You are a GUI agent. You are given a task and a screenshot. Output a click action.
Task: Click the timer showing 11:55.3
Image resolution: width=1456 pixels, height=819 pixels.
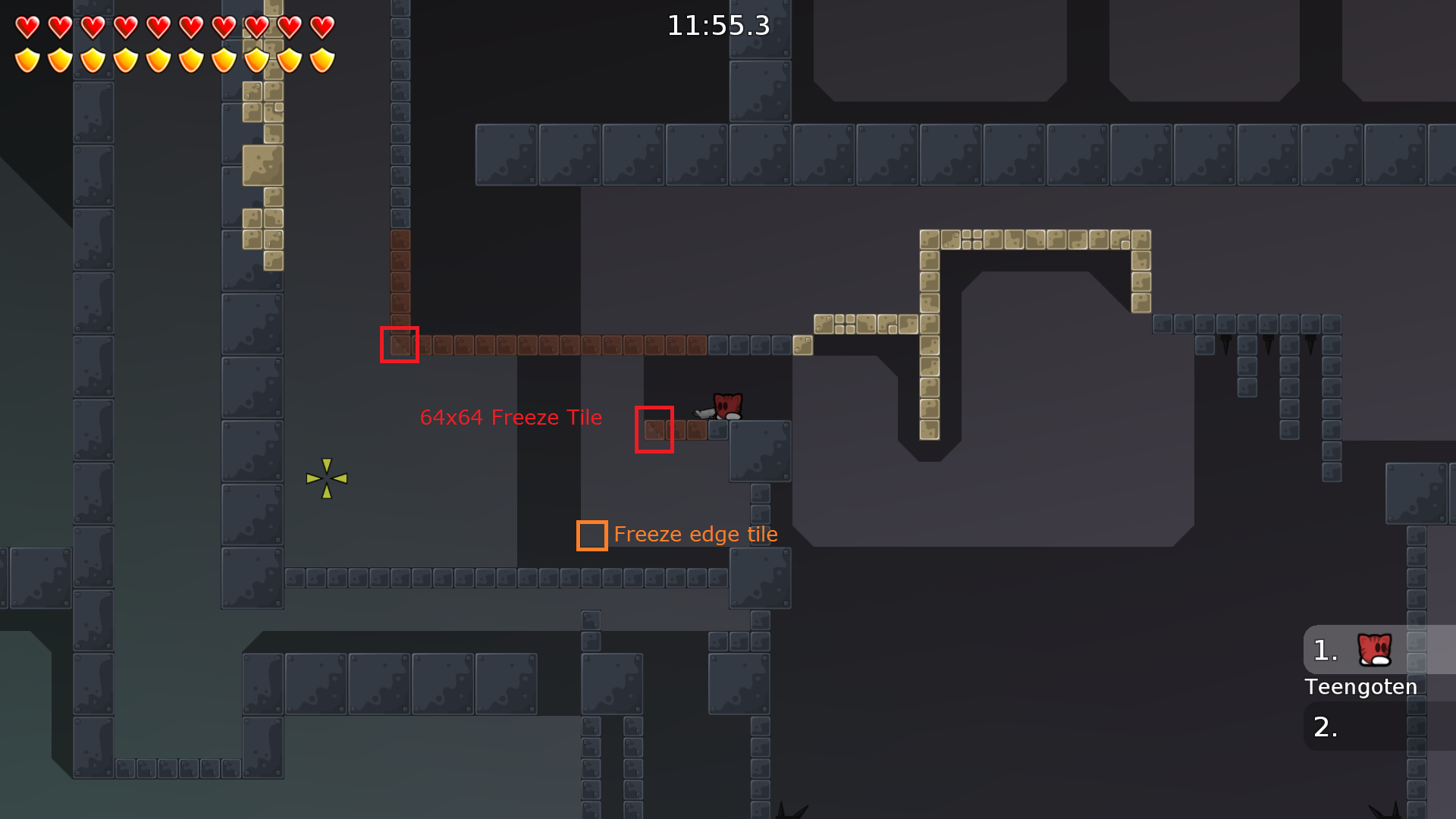717,26
